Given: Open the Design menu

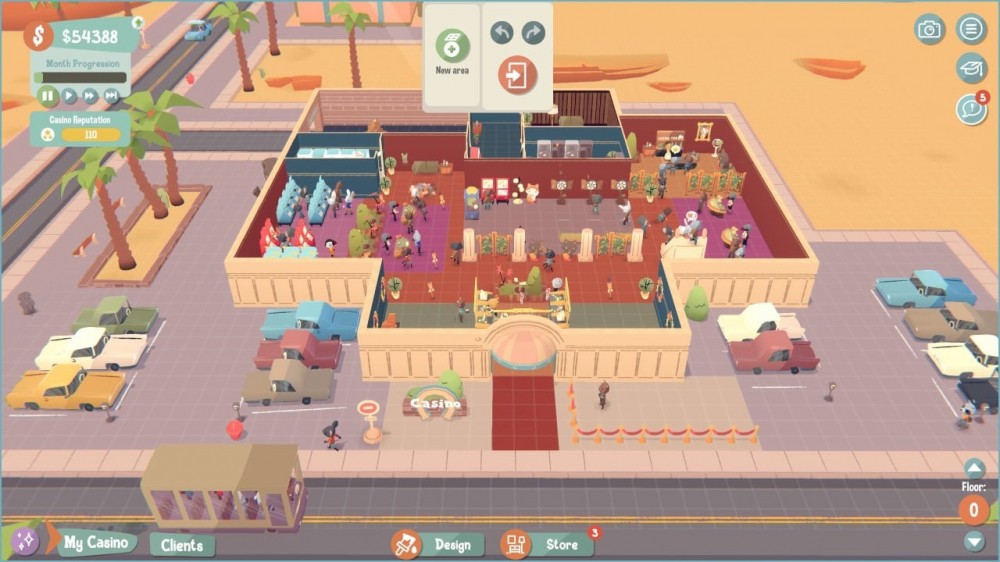Looking at the screenshot, I should (x=438, y=545).
